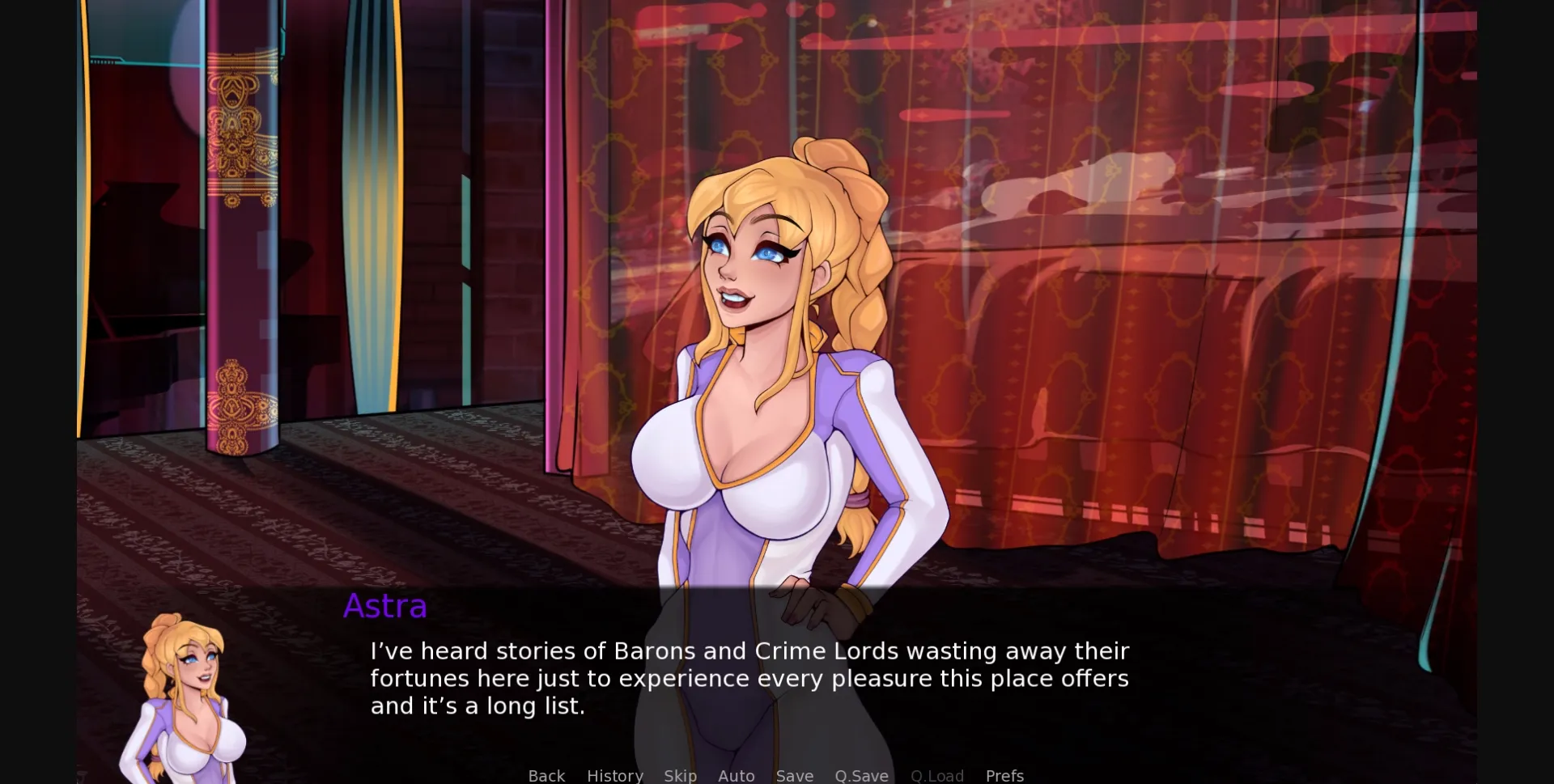Click Q.Save in the quick menu bar
This screenshot has height=784, width=1554.
click(x=861, y=775)
